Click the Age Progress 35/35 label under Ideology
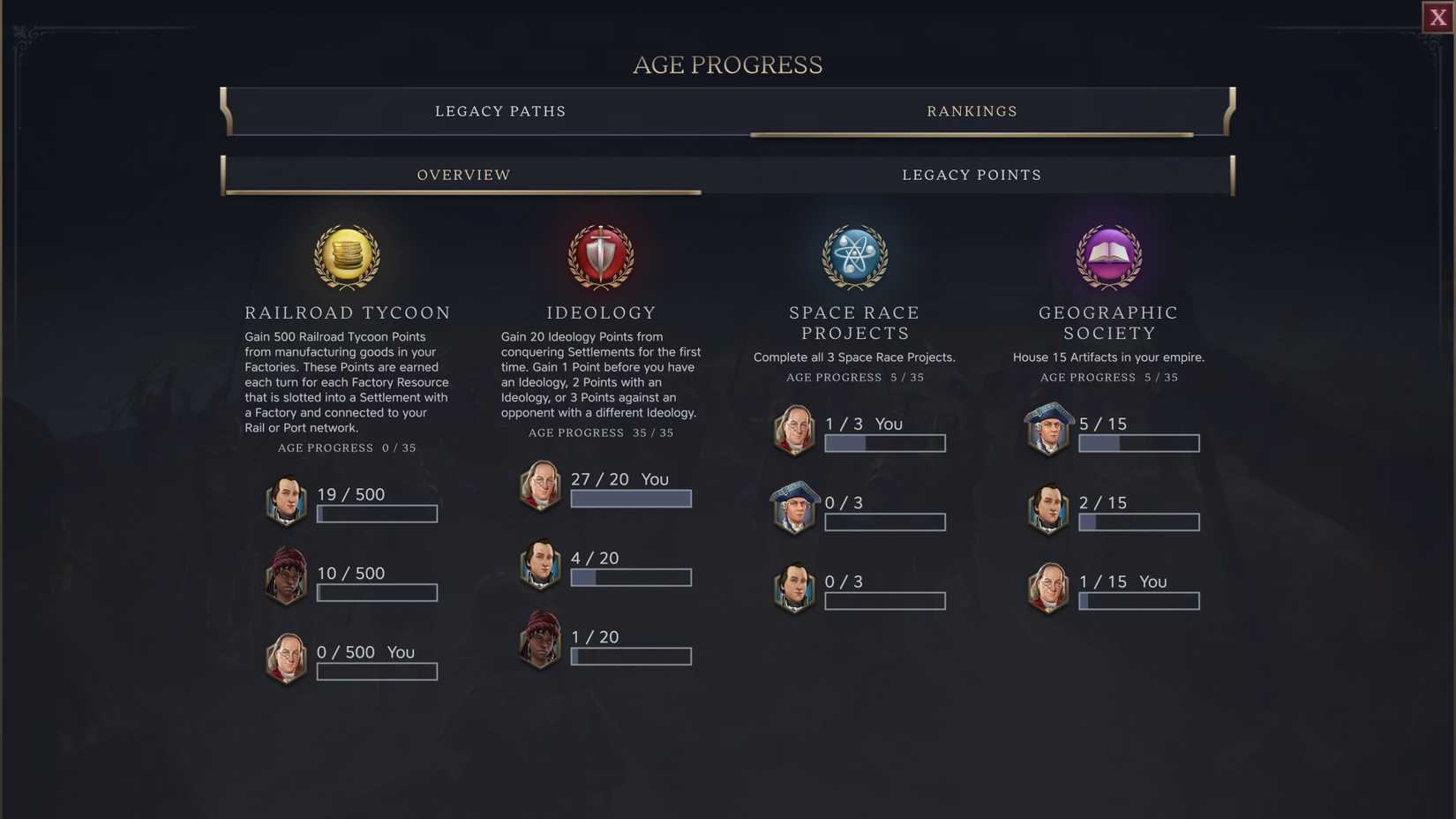1456x819 pixels. point(600,432)
